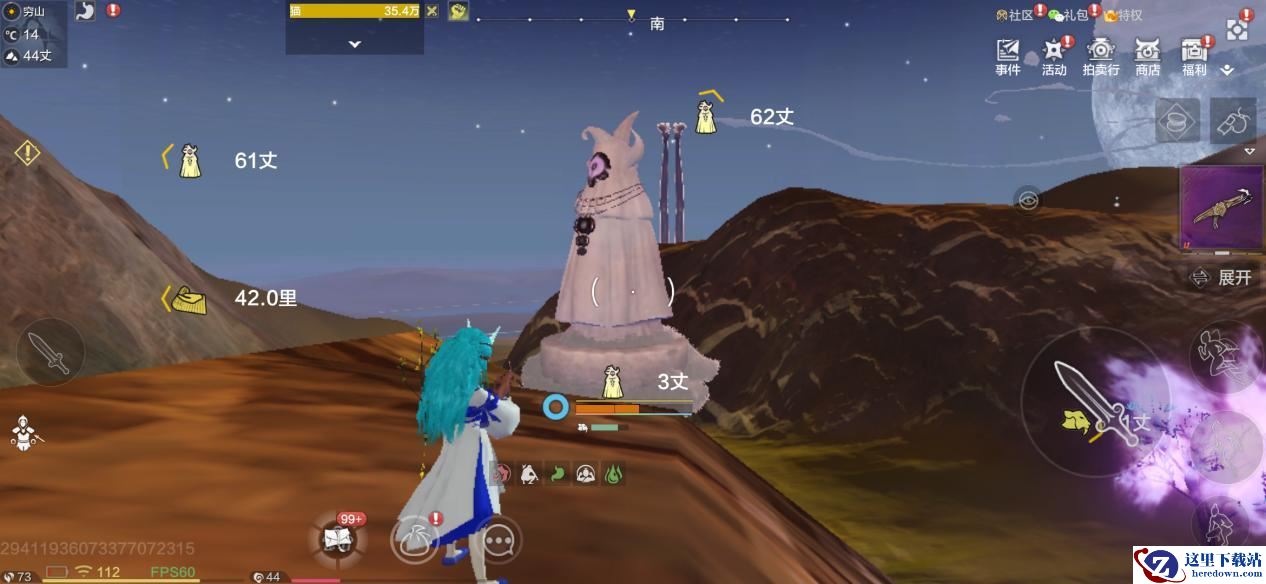Click the 展开 expand button
1266x584 pixels.
point(1222,278)
